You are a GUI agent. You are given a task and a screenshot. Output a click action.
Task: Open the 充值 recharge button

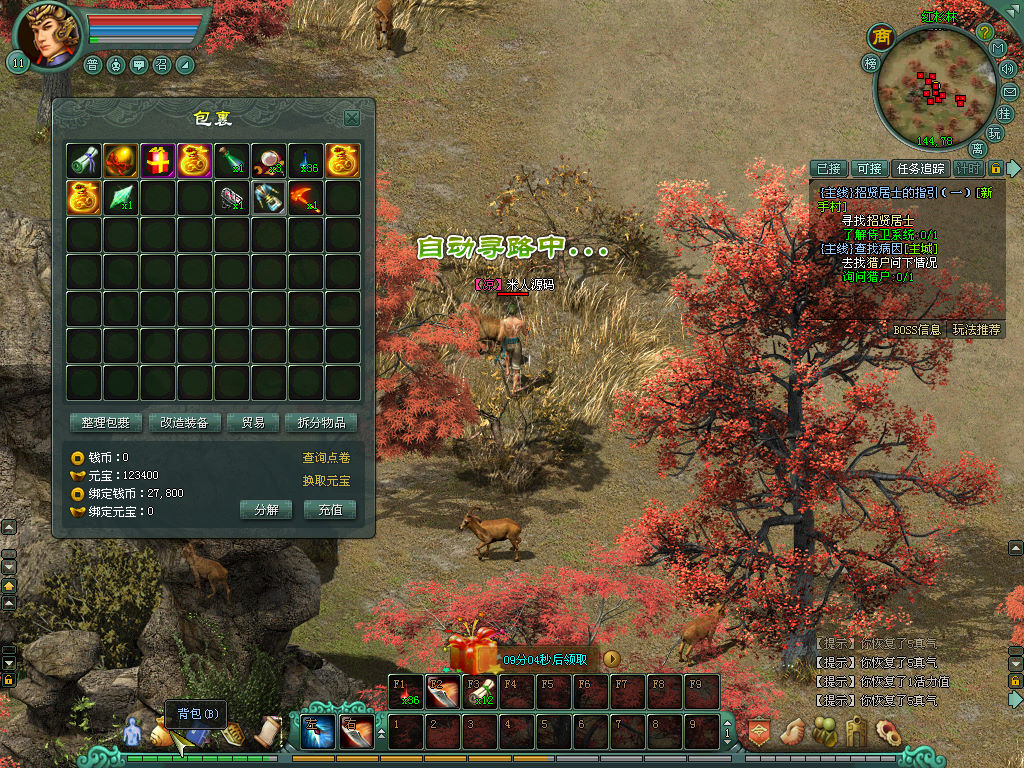pos(330,509)
